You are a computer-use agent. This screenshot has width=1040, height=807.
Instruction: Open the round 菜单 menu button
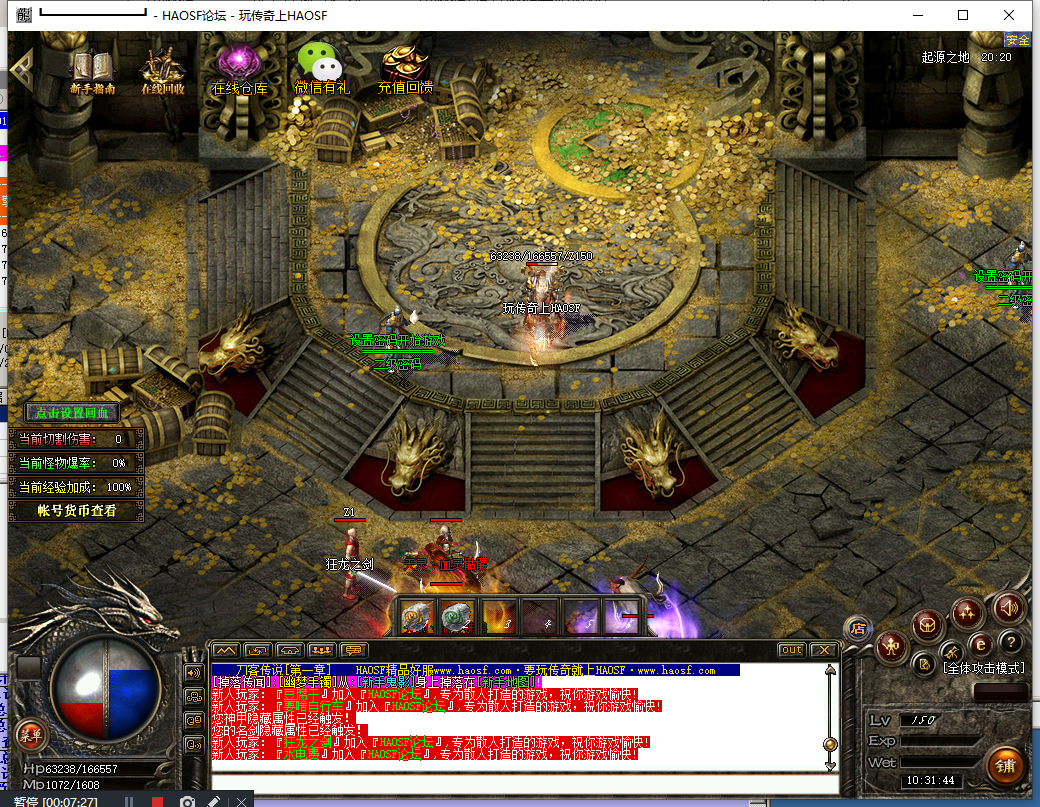[31, 735]
